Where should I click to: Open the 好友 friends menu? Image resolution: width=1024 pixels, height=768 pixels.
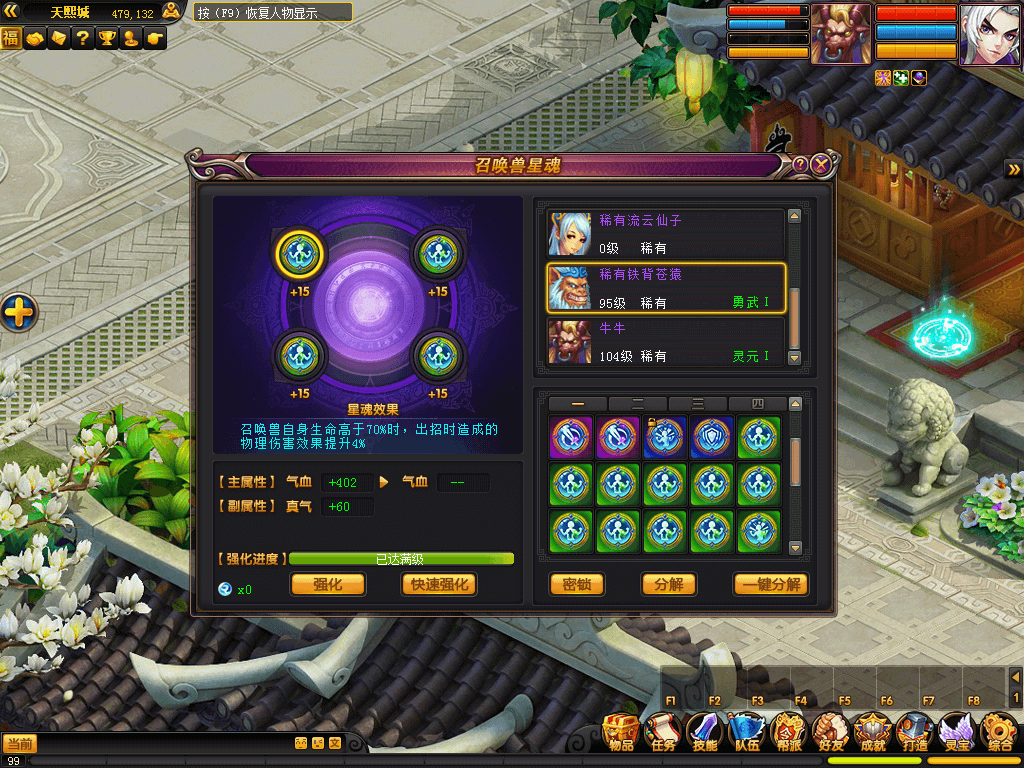(x=831, y=732)
